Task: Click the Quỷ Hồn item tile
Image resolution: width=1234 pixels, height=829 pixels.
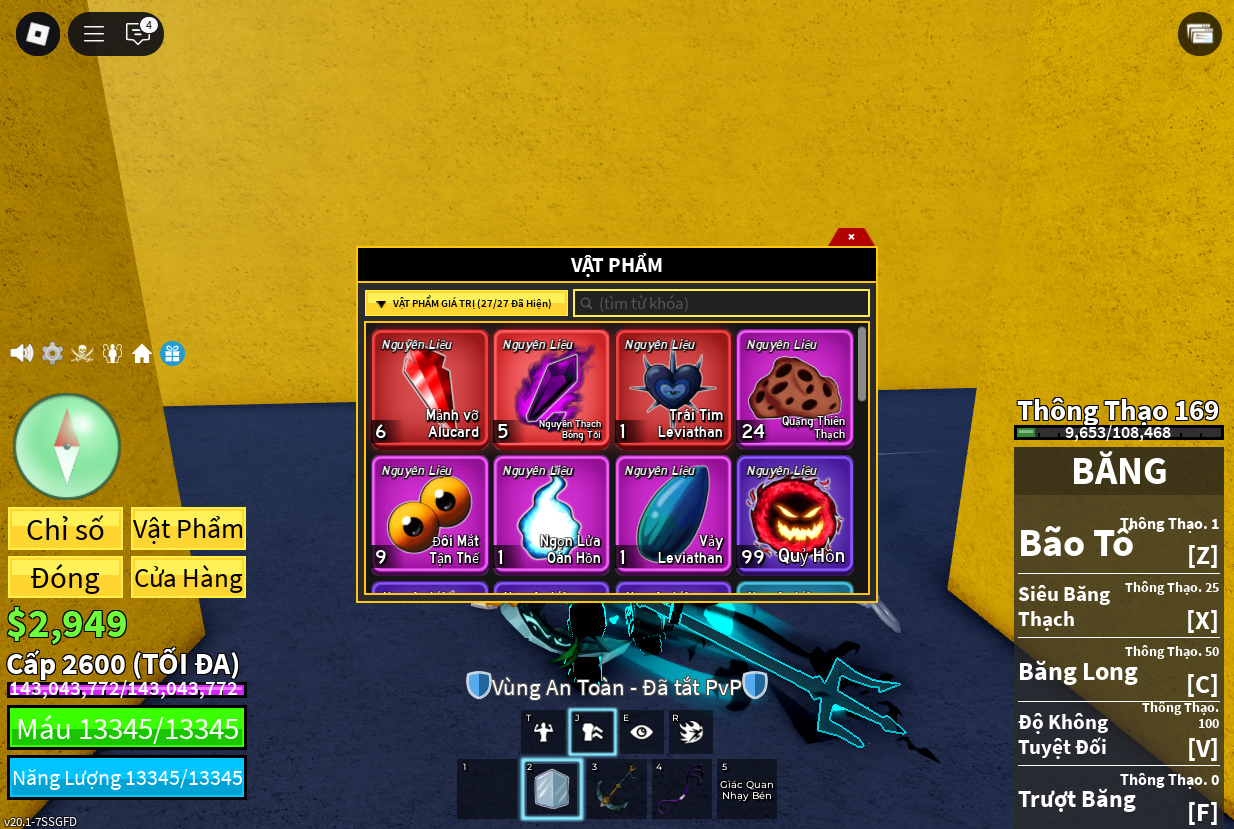Action: pyautogui.click(x=795, y=514)
